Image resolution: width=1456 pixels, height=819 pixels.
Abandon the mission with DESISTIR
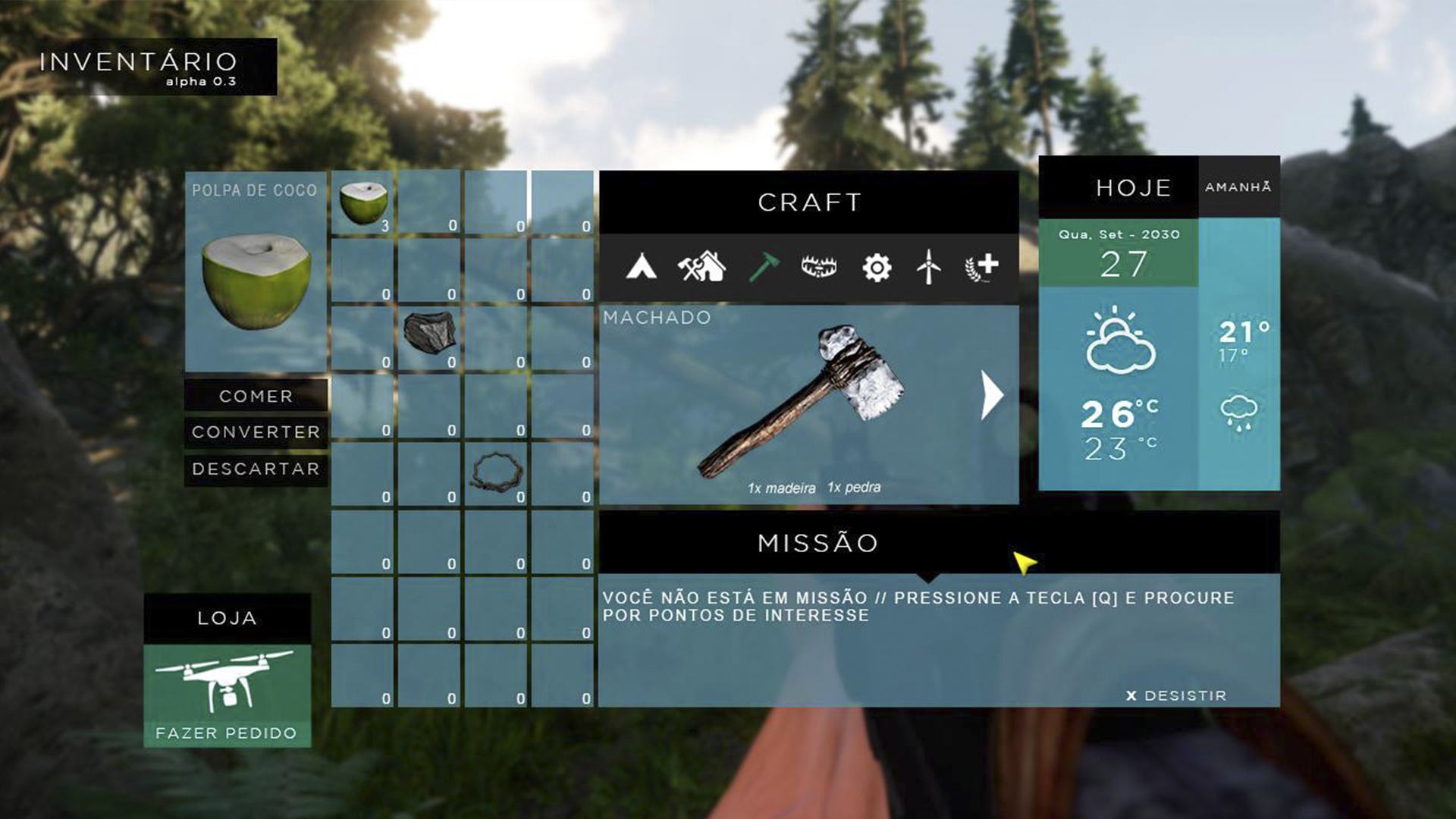tap(1176, 695)
